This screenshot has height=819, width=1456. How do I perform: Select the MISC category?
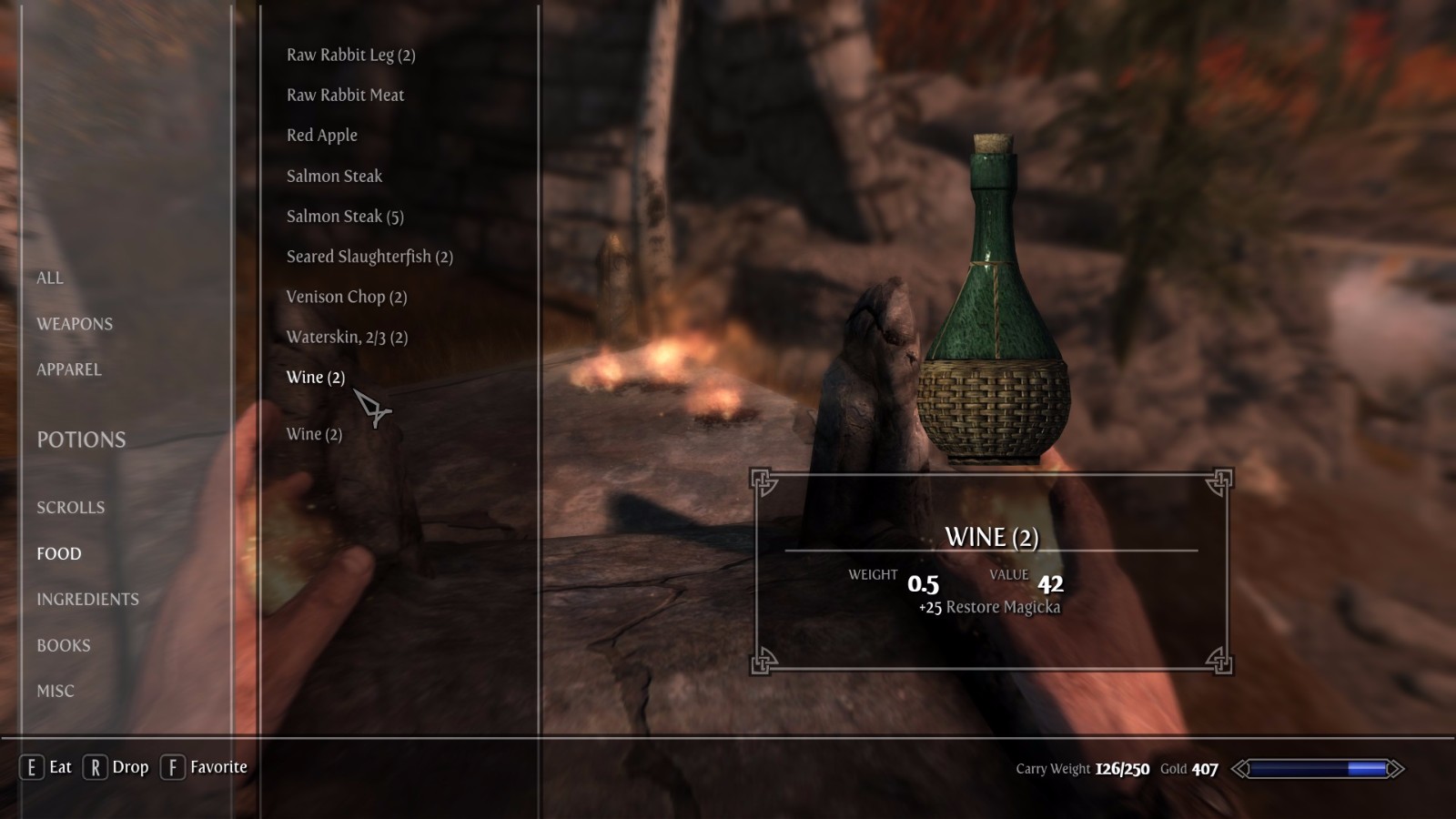pyautogui.click(x=56, y=691)
